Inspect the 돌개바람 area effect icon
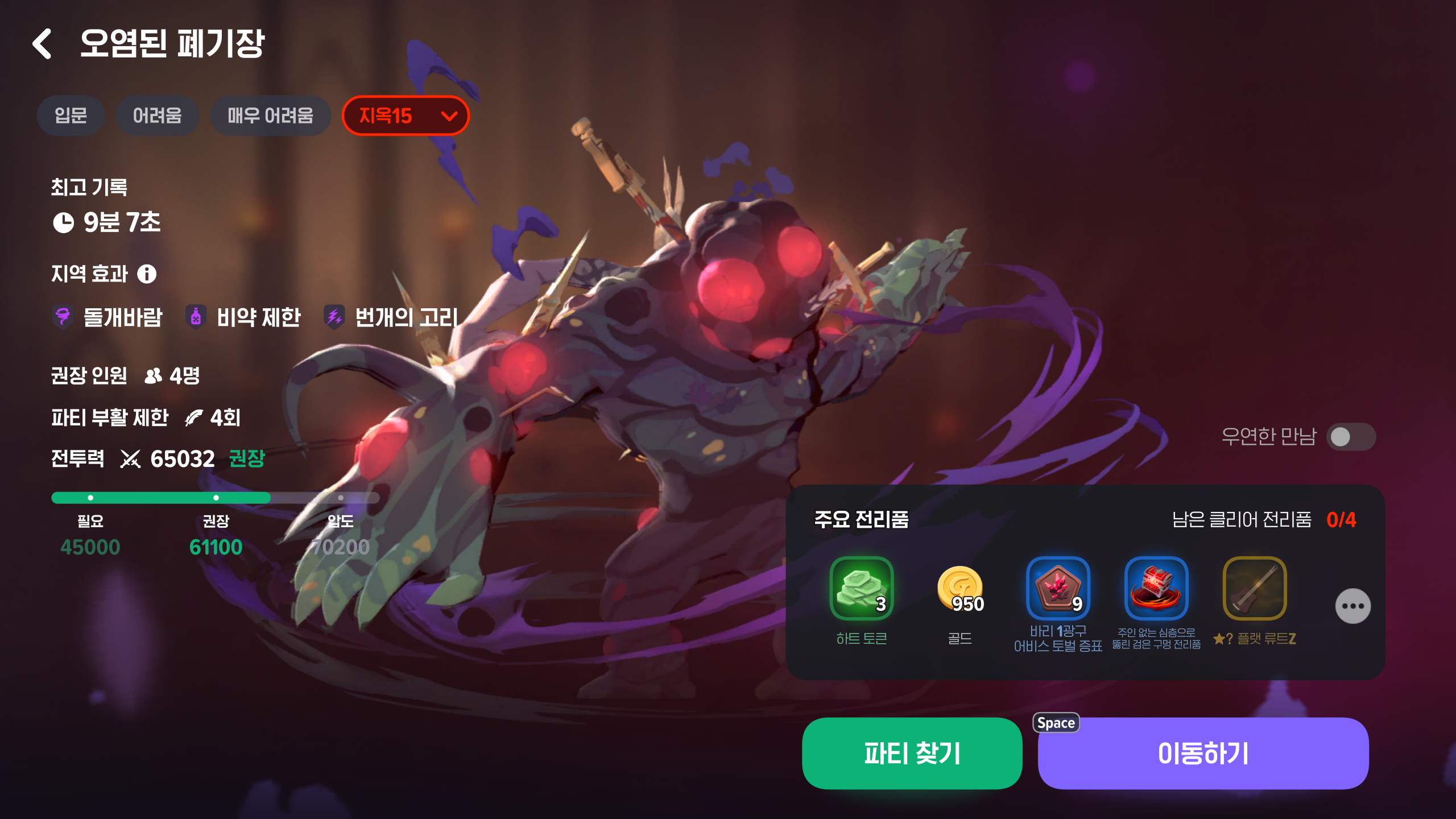 point(63,317)
